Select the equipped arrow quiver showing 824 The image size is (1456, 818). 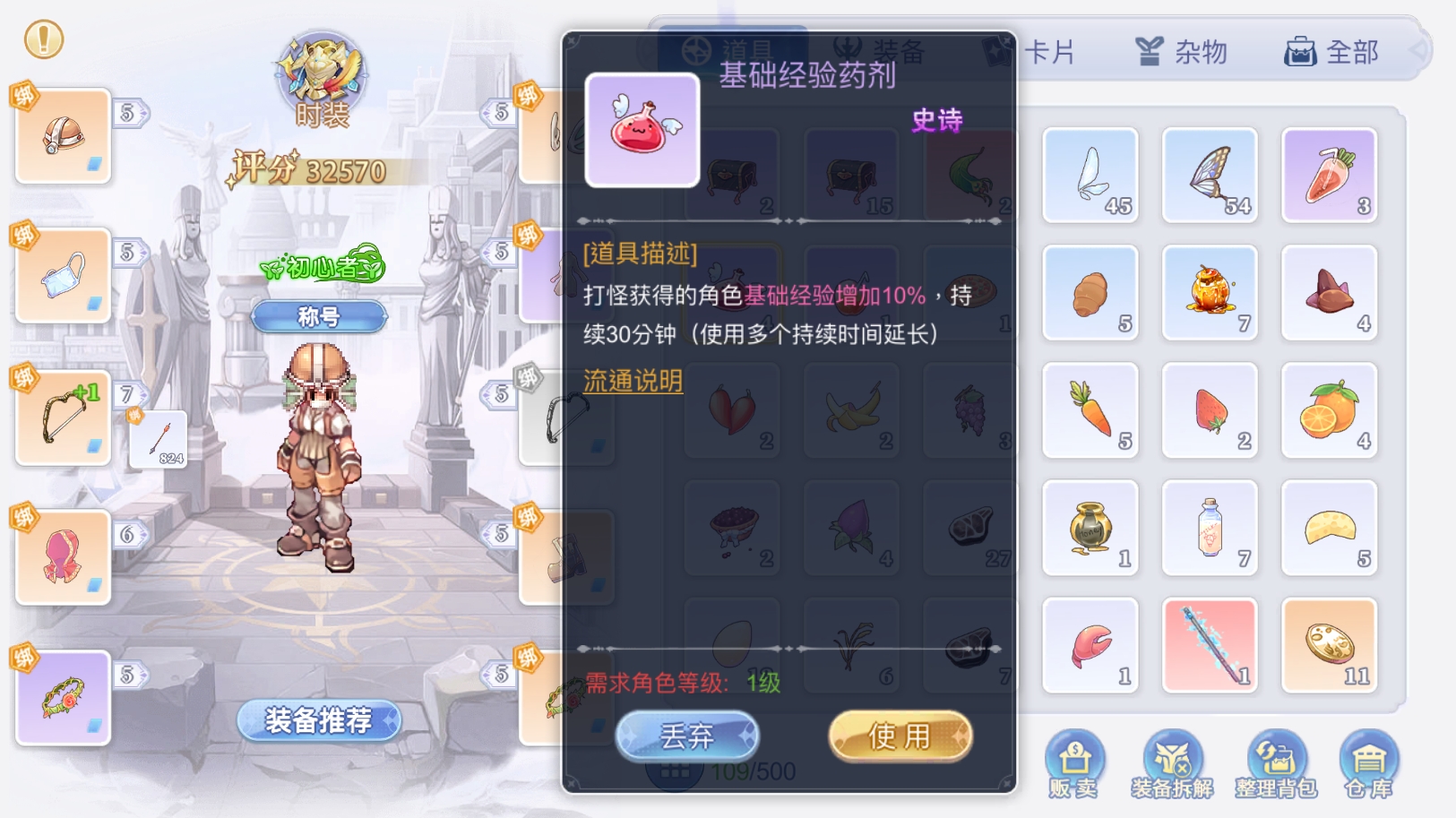click(157, 439)
